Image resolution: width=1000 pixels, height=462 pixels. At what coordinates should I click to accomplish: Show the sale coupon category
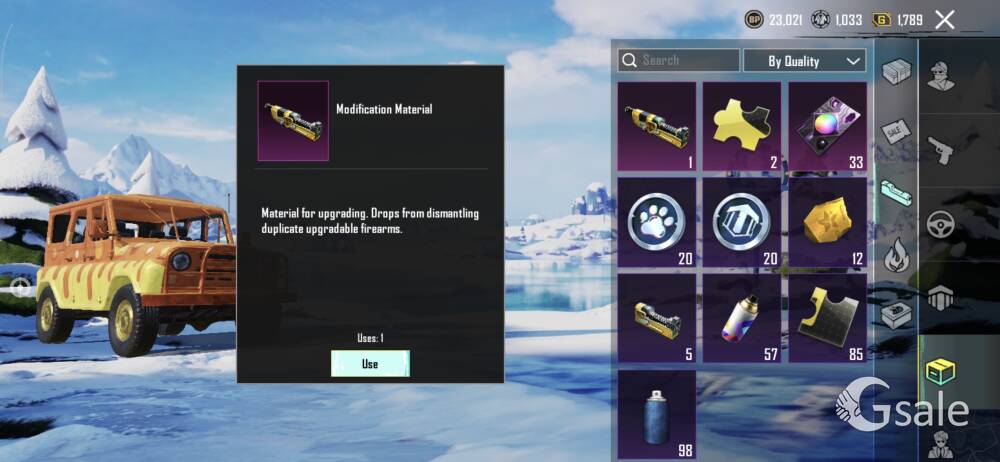[x=896, y=132]
